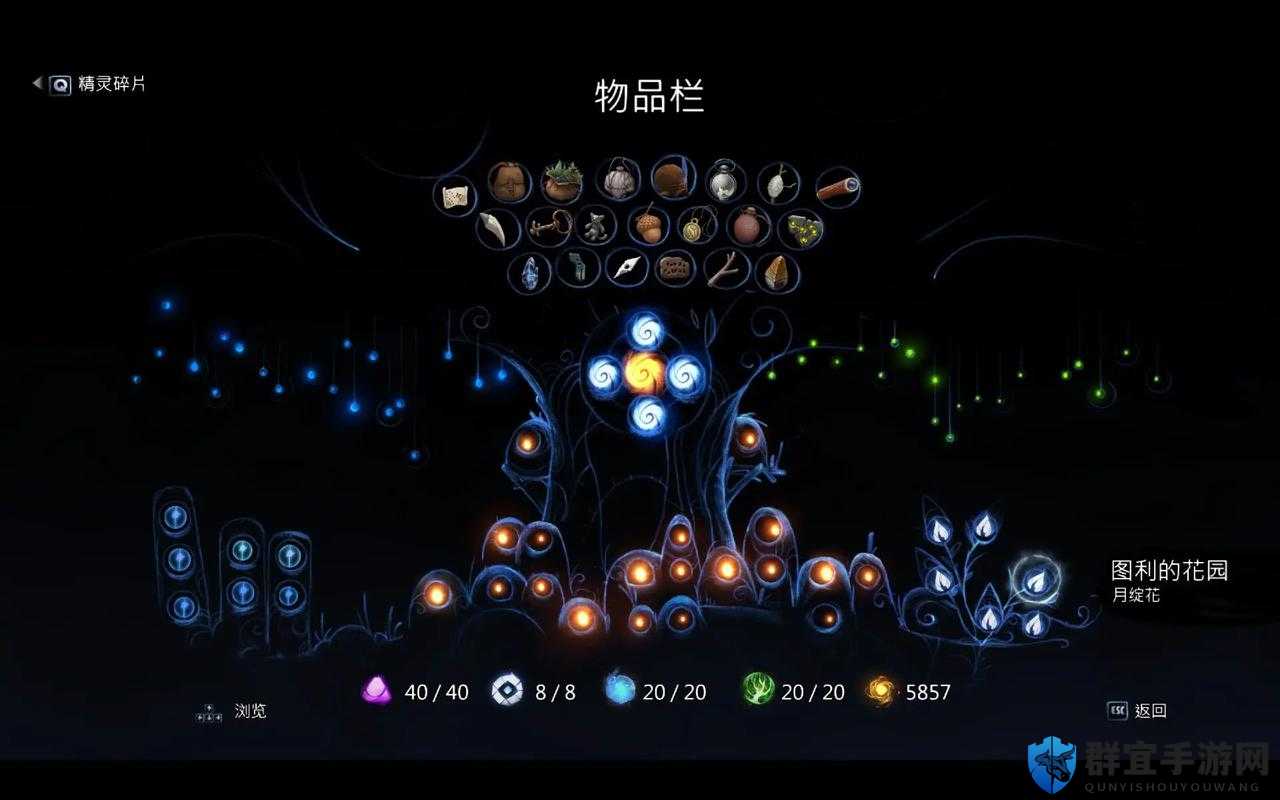Image resolution: width=1280 pixels, height=800 pixels.
Task: Select the stone tablet item
Action: 675,270
